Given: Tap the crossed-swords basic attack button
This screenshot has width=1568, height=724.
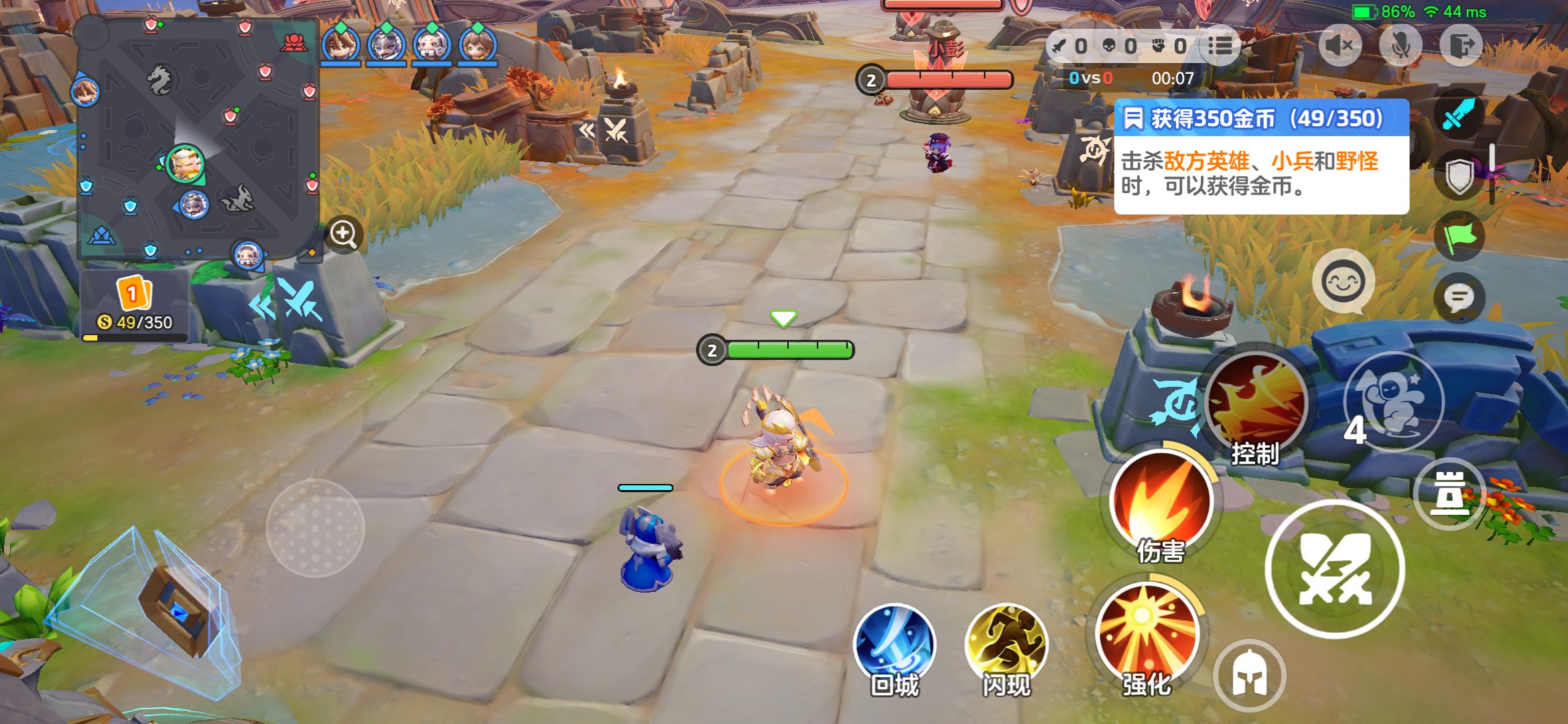Looking at the screenshot, I should click(1334, 569).
